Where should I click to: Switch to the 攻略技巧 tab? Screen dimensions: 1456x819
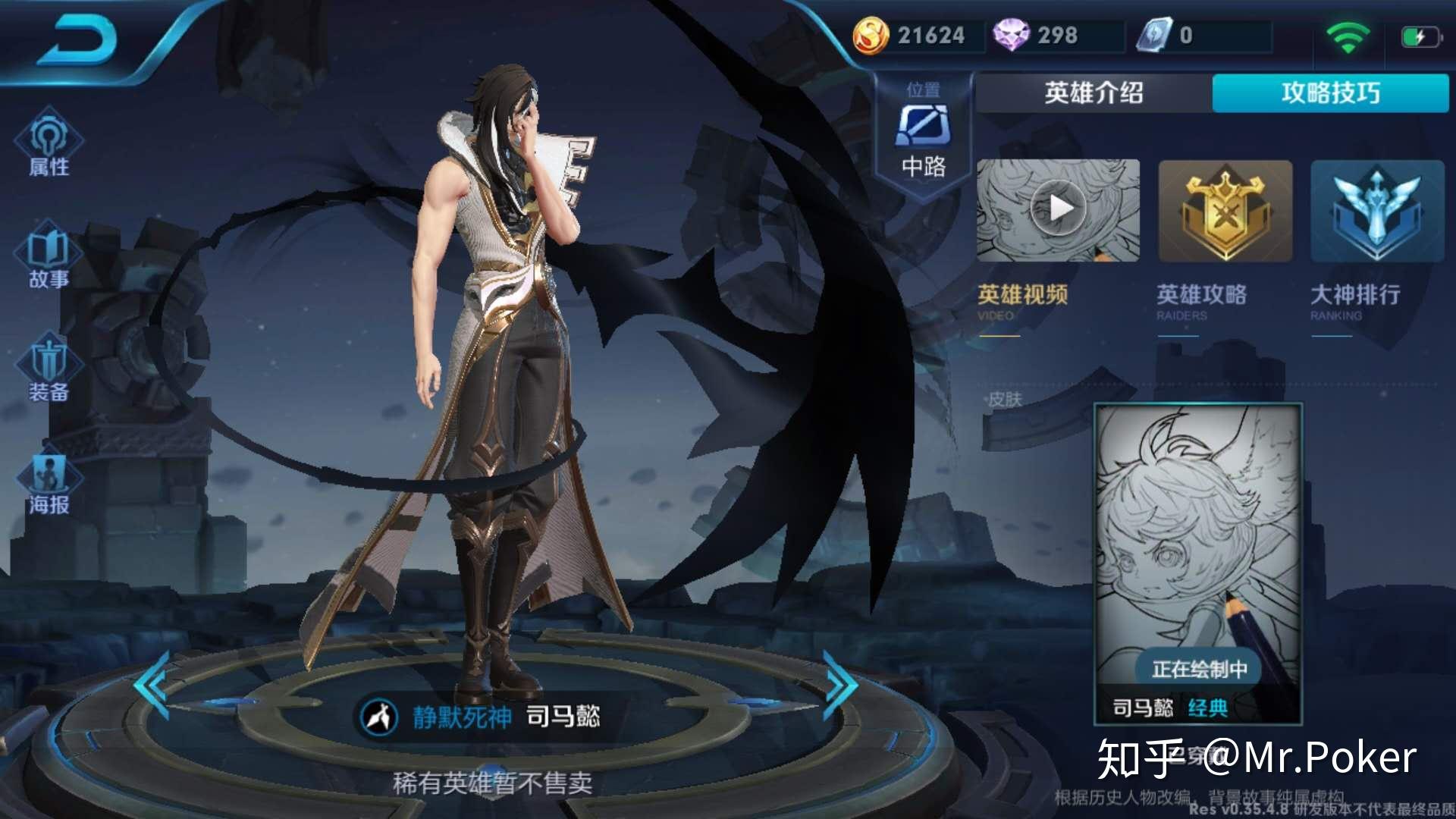click(x=1331, y=93)
